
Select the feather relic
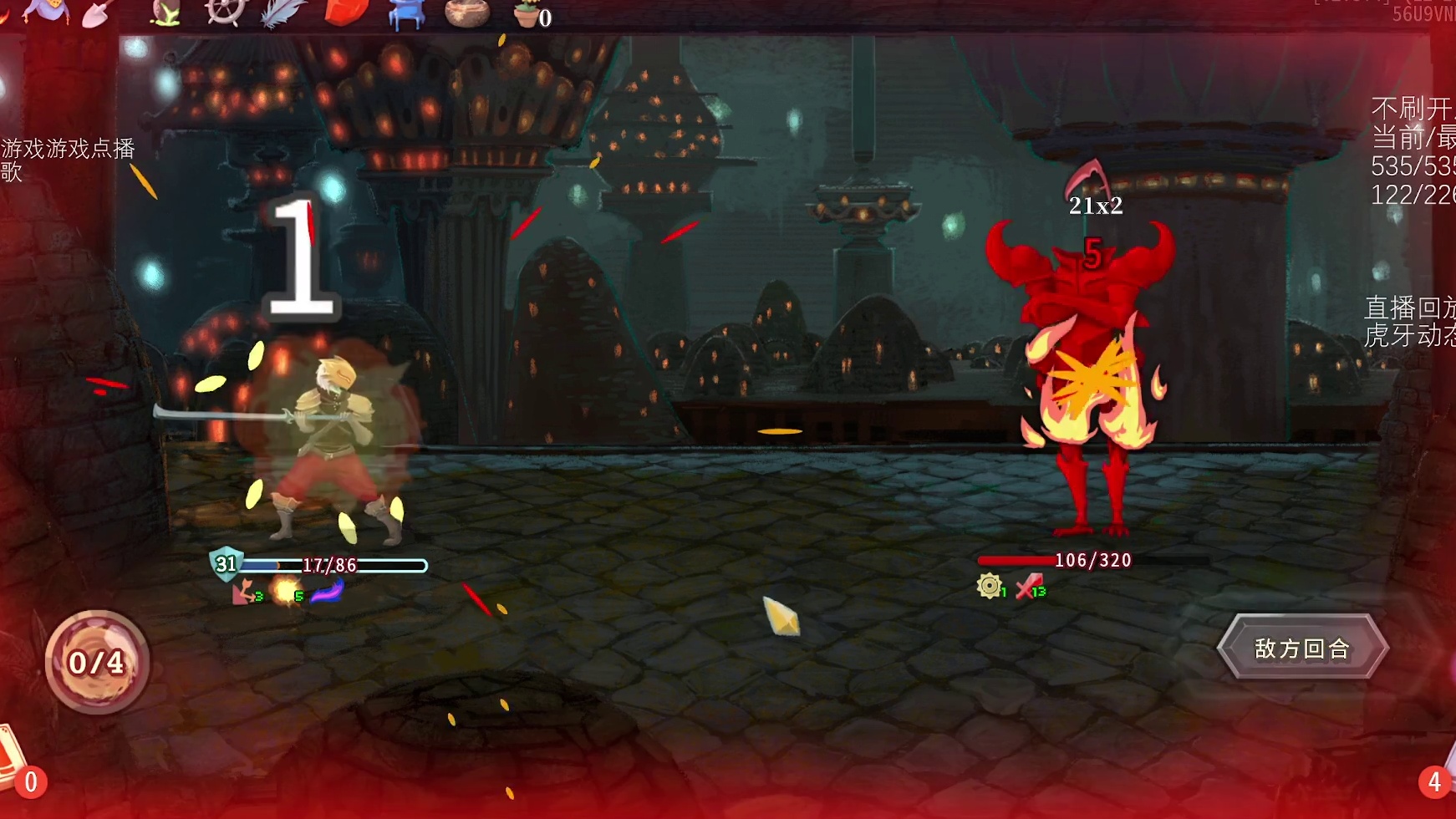[283, 13]
